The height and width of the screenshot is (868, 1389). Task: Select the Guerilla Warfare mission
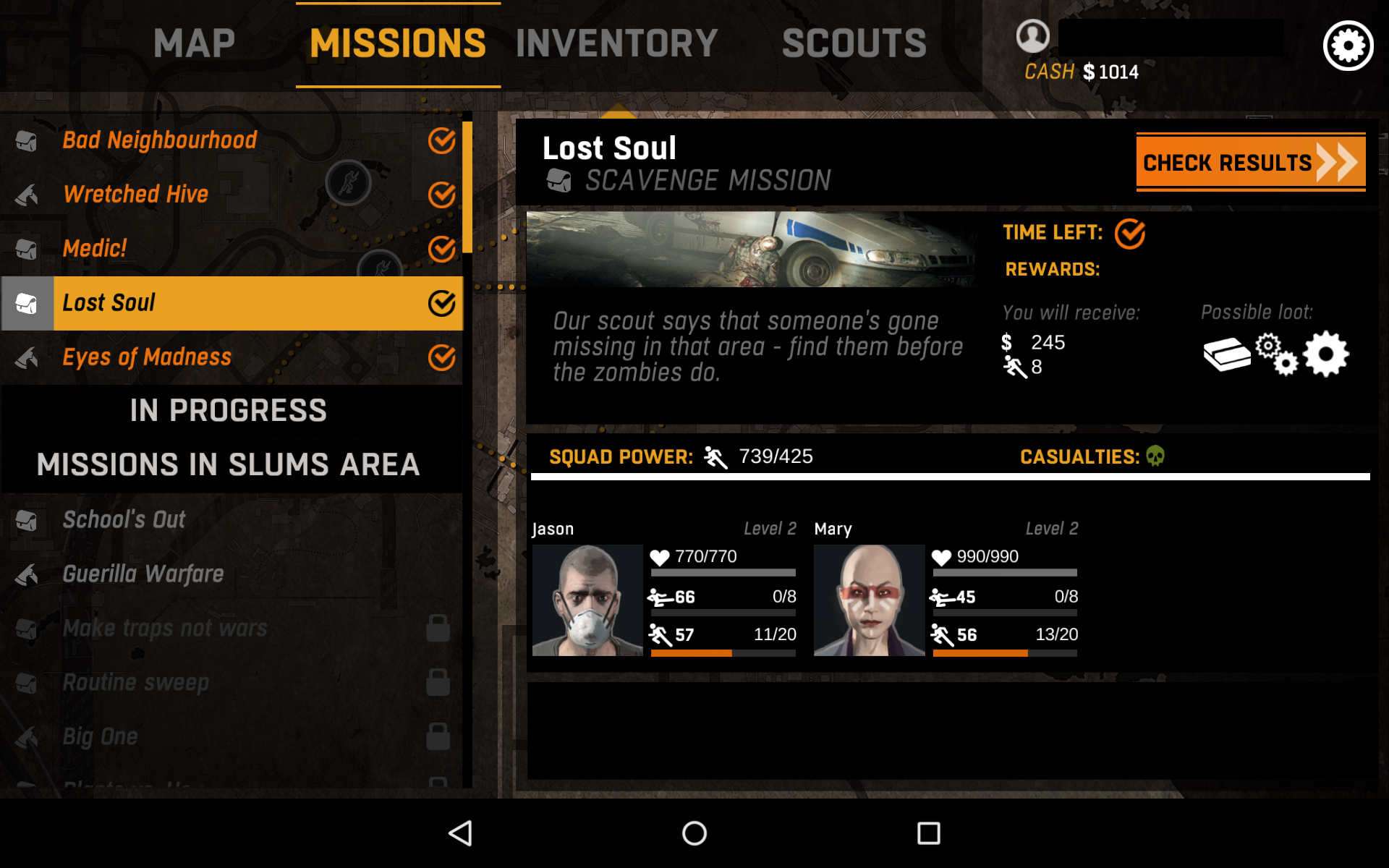click(143, 574)
